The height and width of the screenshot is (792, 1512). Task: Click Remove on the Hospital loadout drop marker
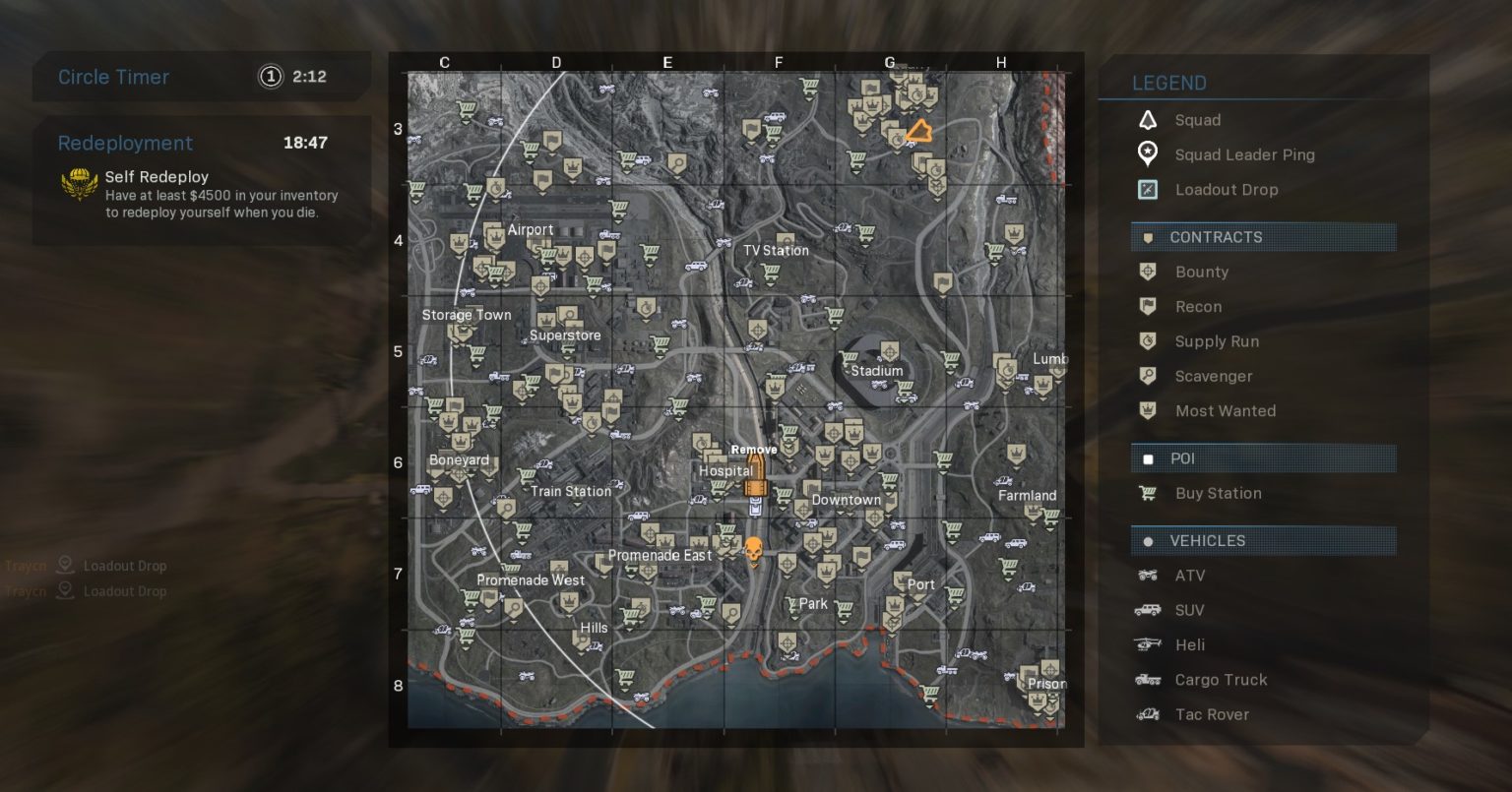pos(754,449)
